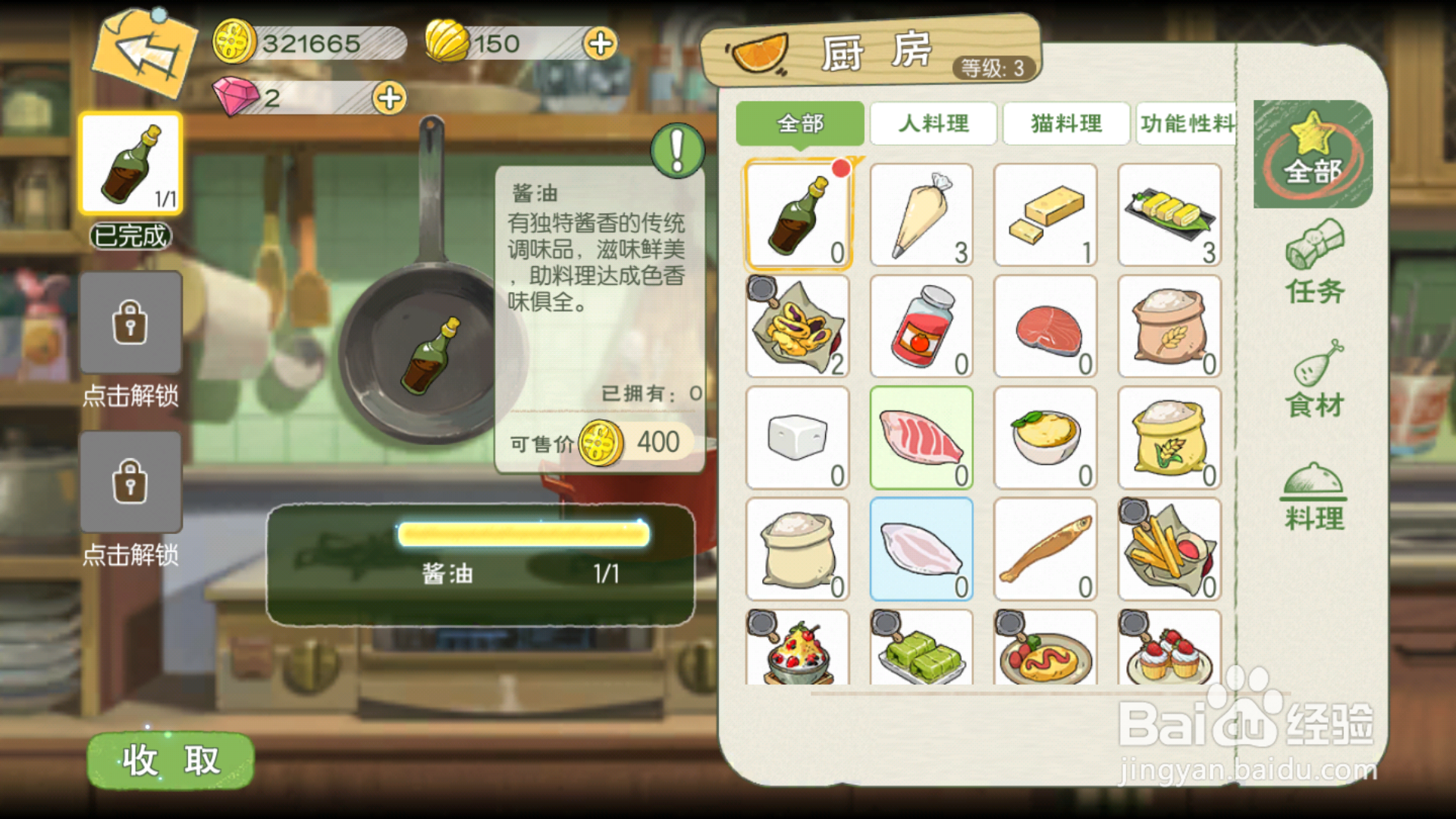The width and height of the screenshot is (1456, 819).
Task: Select the 全部 category tab
Action: pyautogui.click(x=799, y=124)
